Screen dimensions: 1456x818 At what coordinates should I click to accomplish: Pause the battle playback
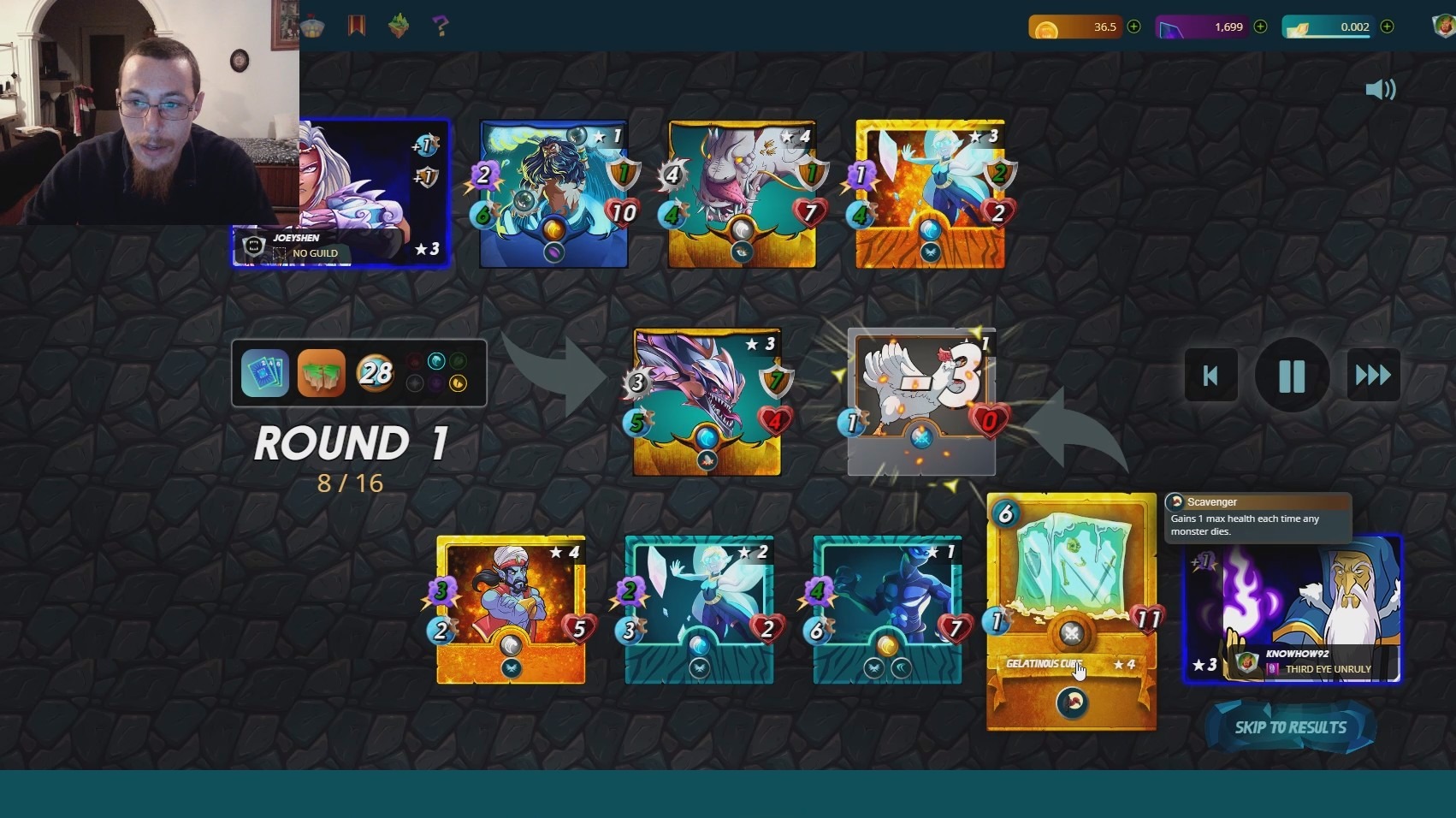coord(1292,375)
